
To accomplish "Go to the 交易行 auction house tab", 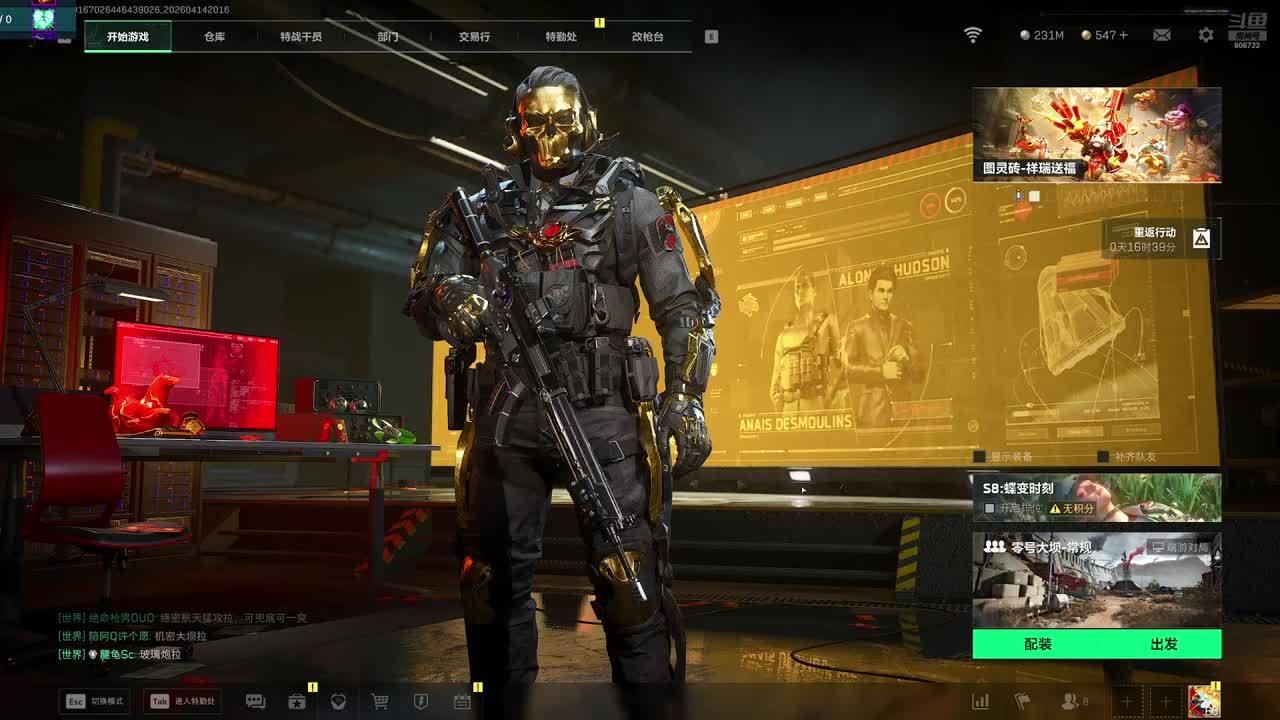I will click(474, 37).
